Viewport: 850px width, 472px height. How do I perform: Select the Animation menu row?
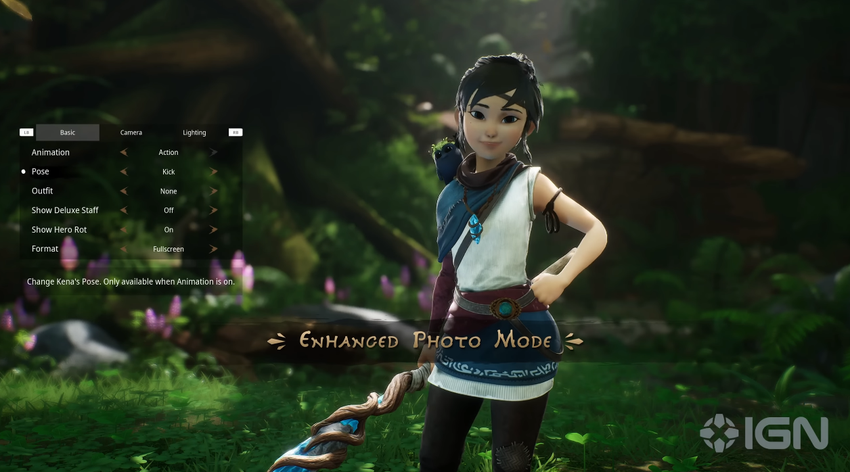[51, 153]
